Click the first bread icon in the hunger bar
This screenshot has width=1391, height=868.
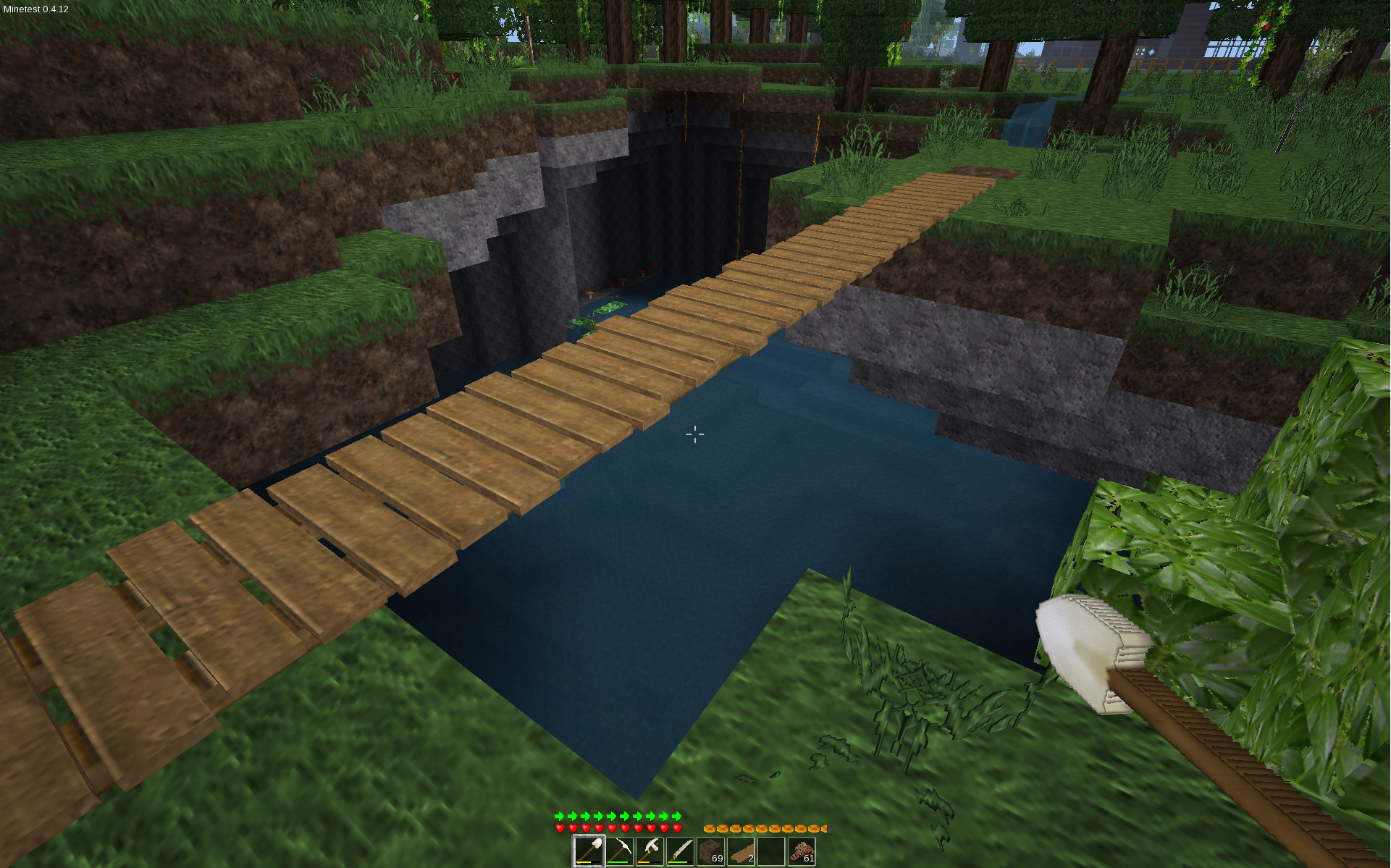tap(710, 828)
